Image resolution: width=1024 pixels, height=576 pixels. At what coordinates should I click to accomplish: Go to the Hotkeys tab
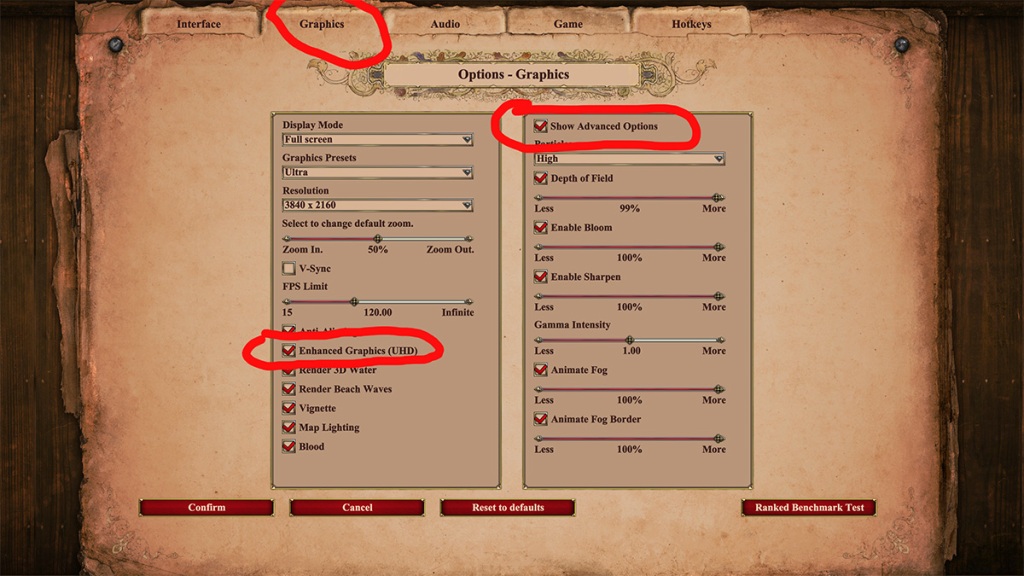(x=692, y=24)
